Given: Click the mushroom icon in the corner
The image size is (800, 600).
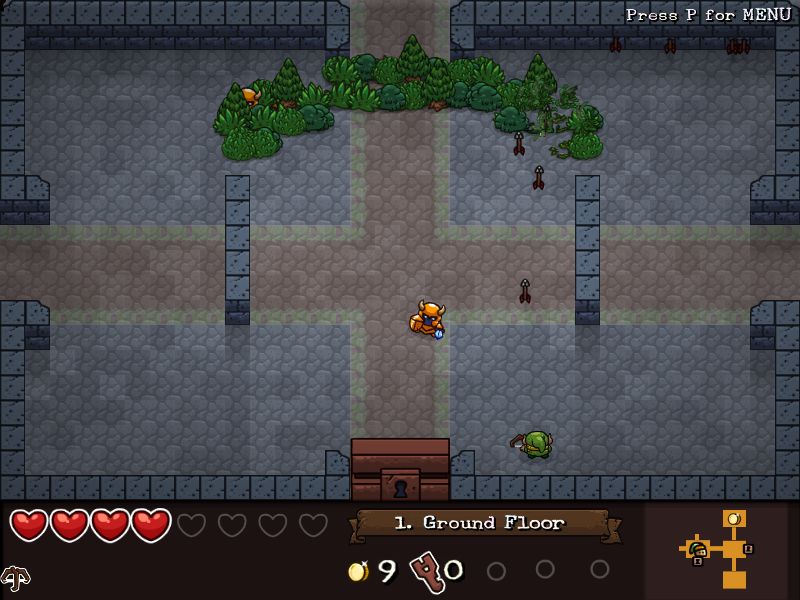Looking at the screenshot, I should [15, 578].
